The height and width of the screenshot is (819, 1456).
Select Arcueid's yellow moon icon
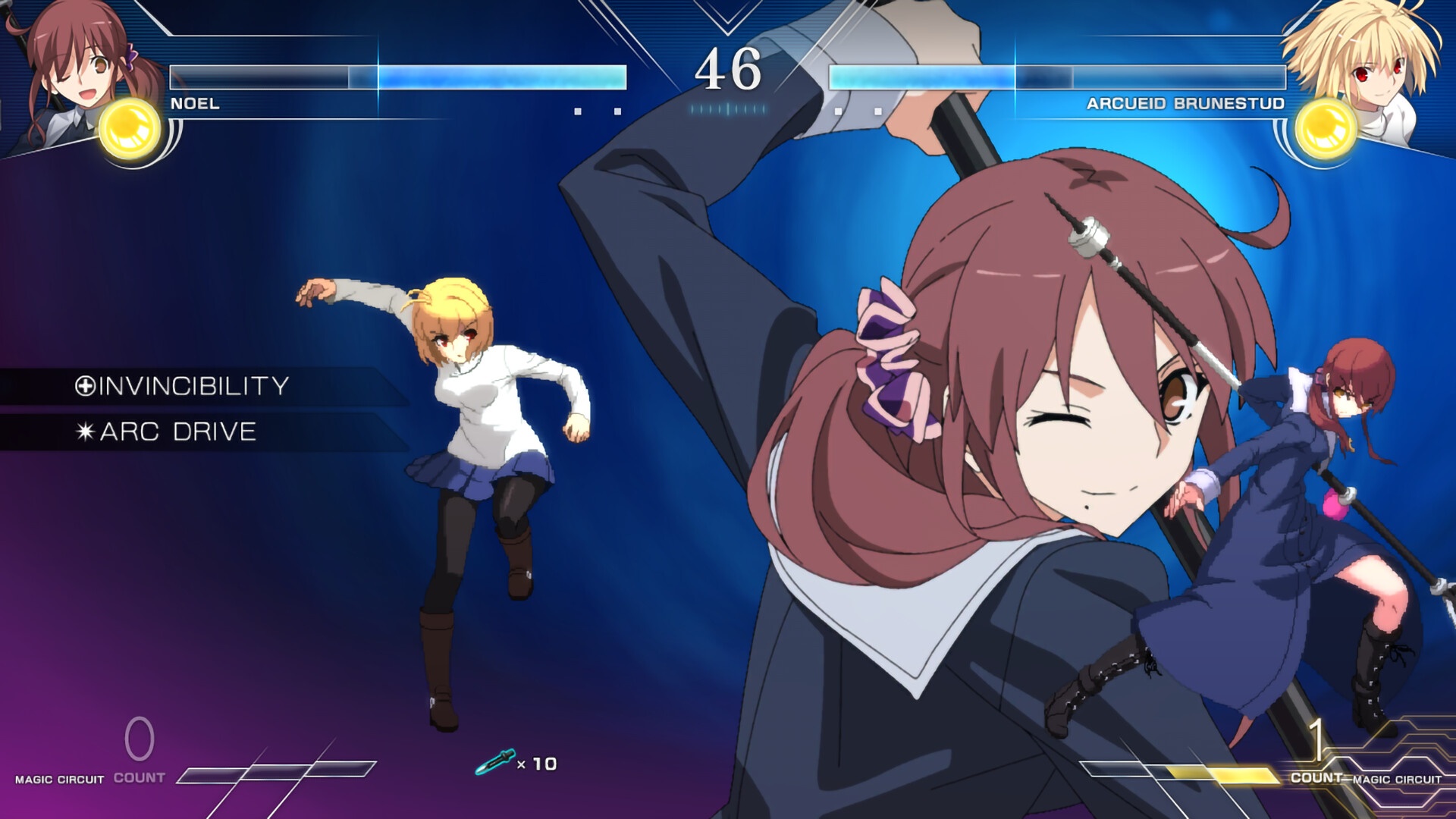pyautogui.click(x=1326, y=127)
